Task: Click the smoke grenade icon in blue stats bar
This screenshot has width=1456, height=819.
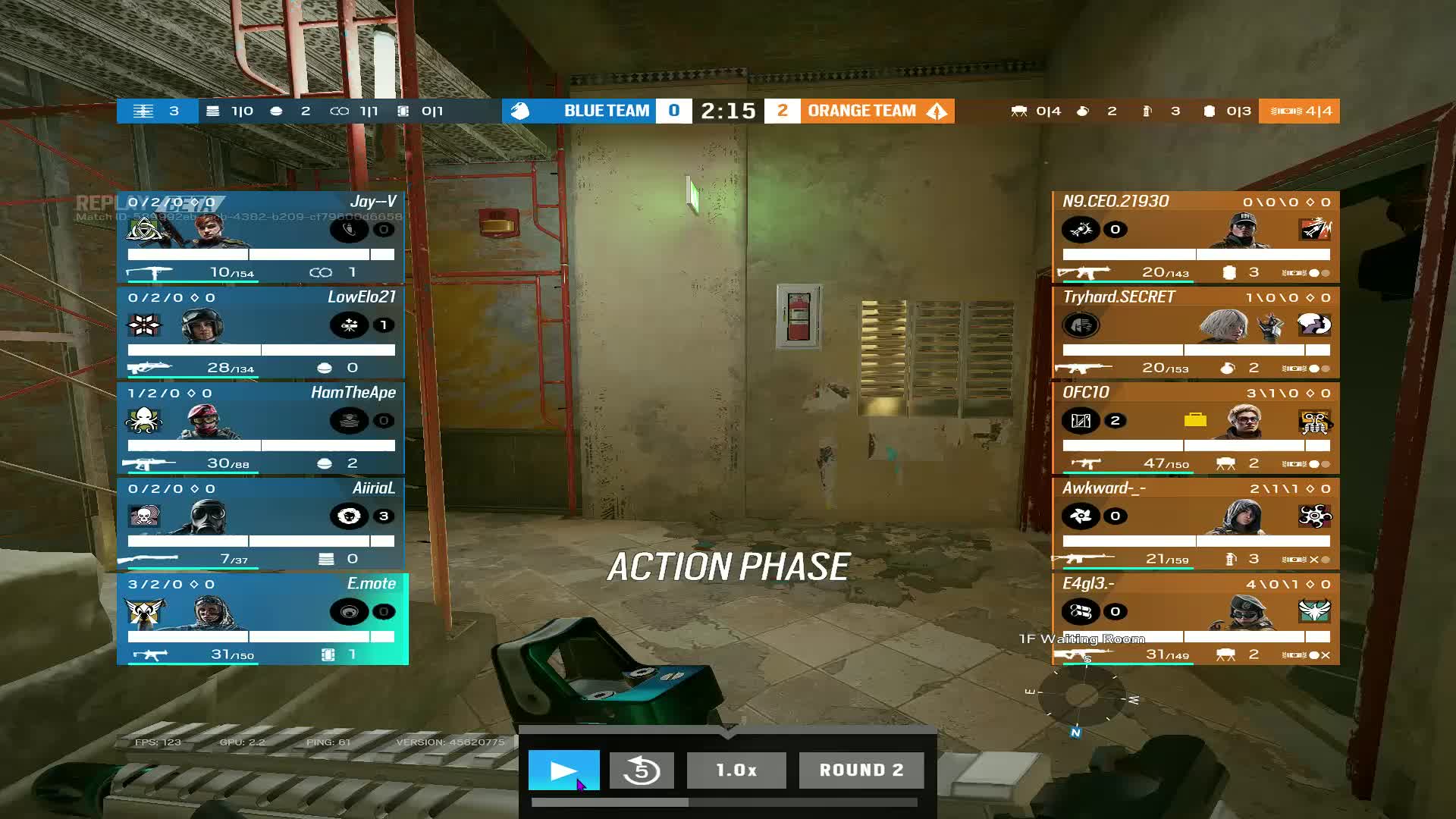Action: point(278,111)
